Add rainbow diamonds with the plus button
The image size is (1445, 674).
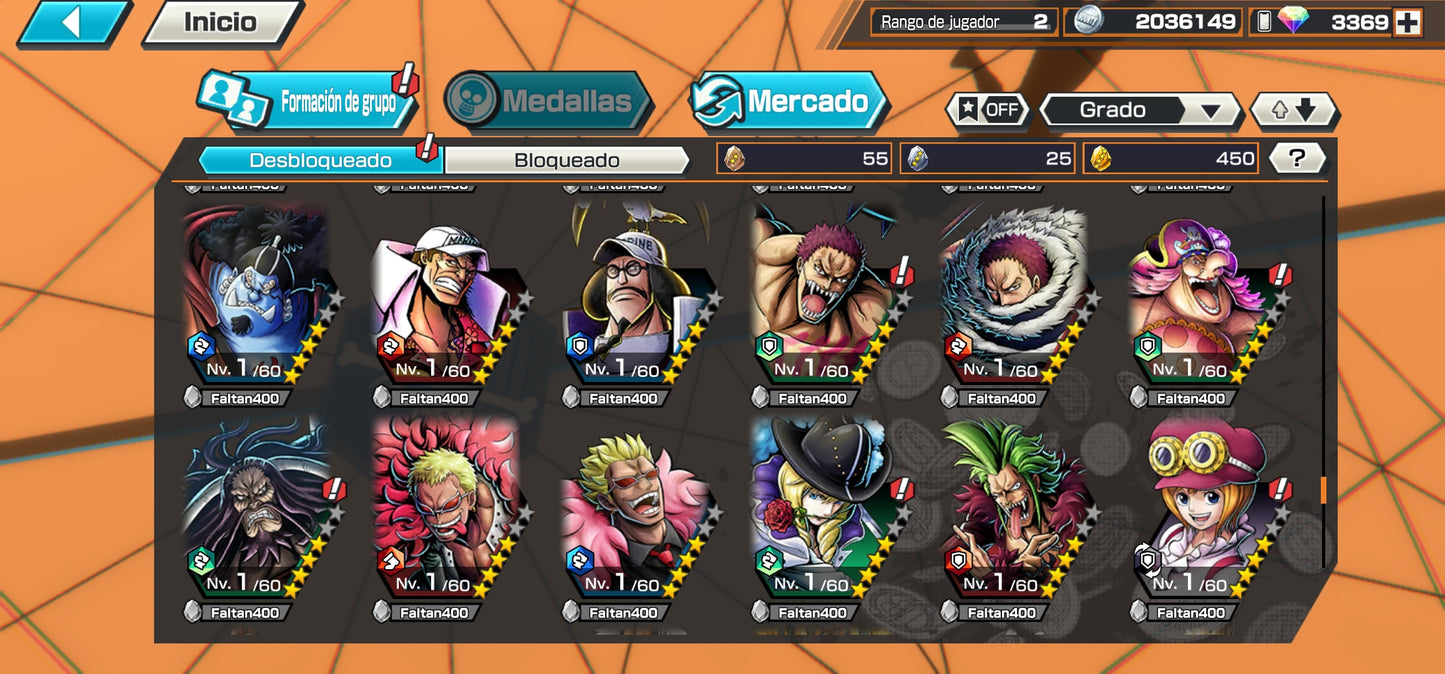tap(1407, 23)
